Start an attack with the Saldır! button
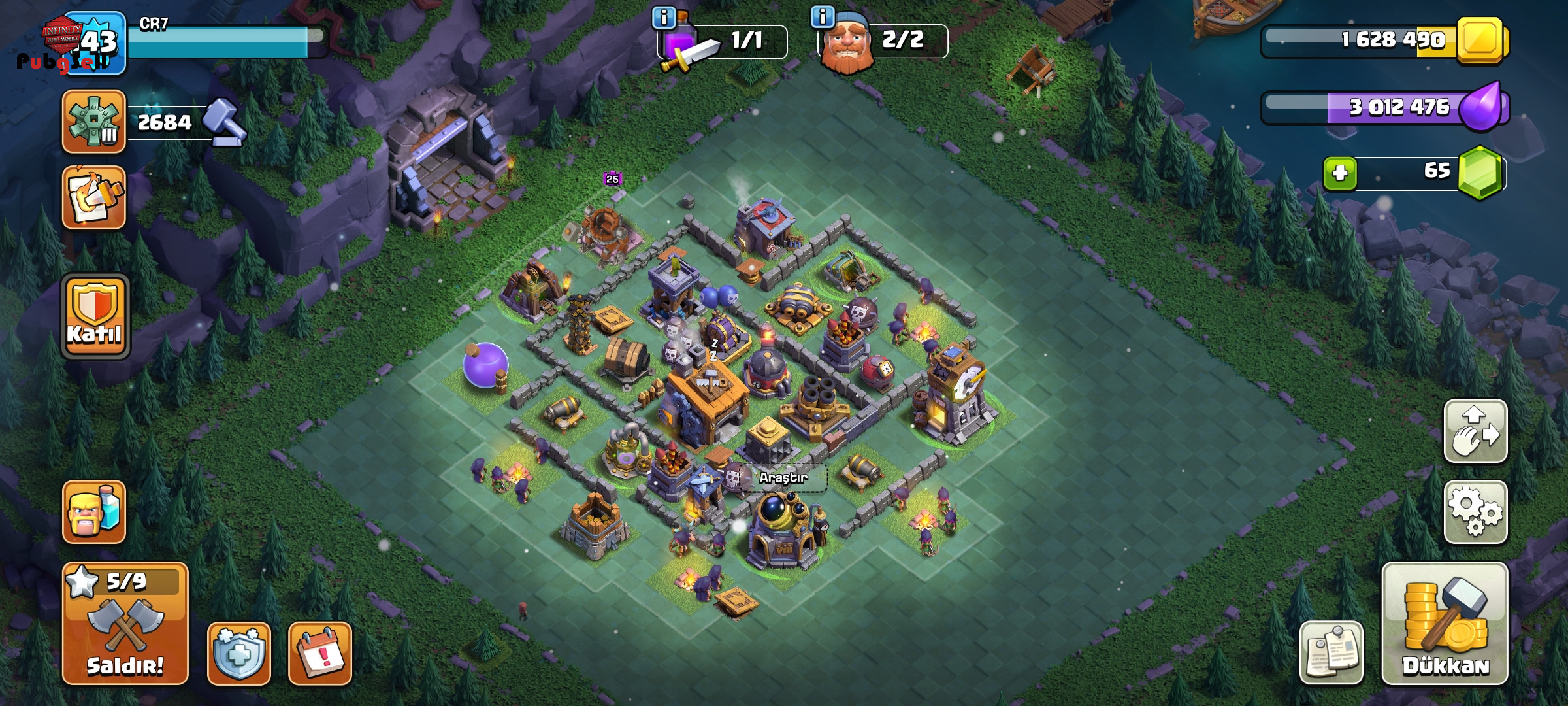The width and height of the screenshot is (1568, 706). [x=125, y=623]
